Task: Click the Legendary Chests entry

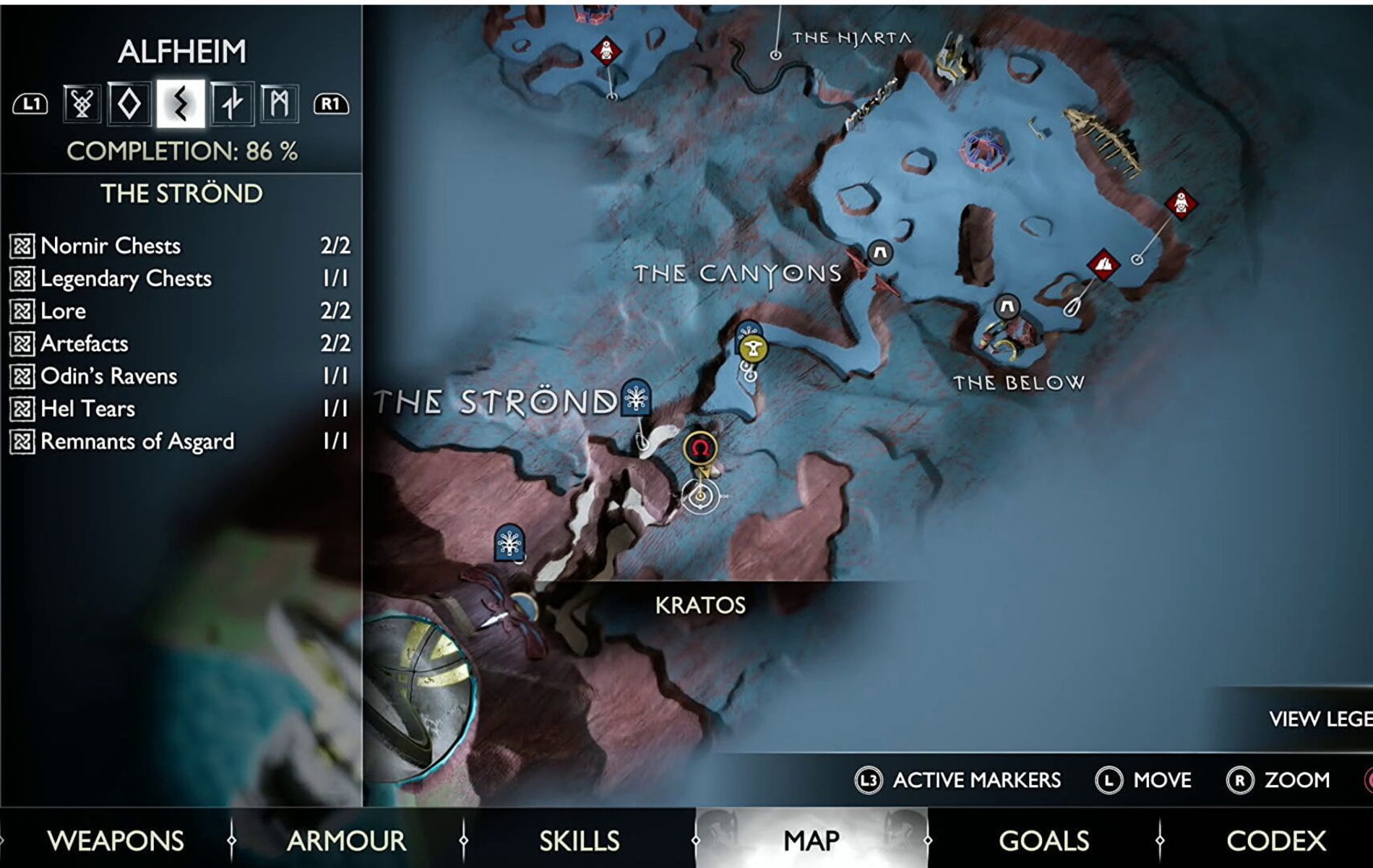Action: click(x=179, y=278)
